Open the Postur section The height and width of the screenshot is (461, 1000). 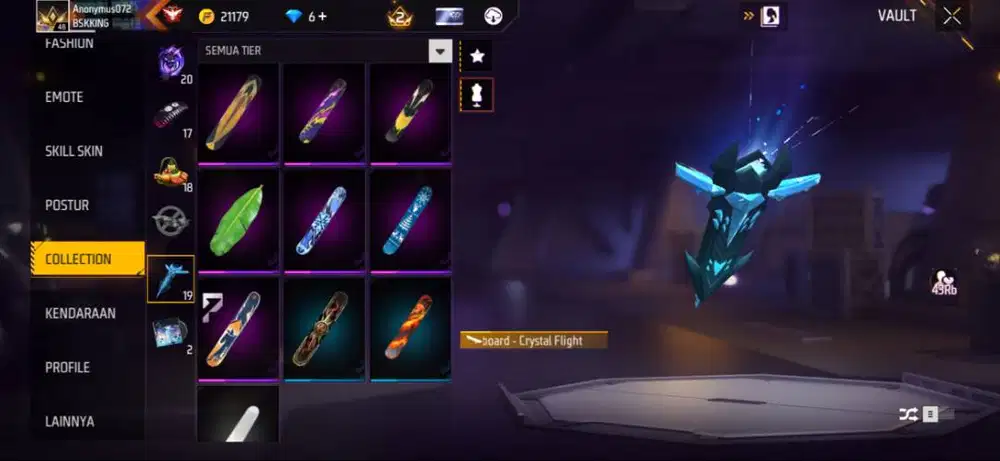[67, 205]
